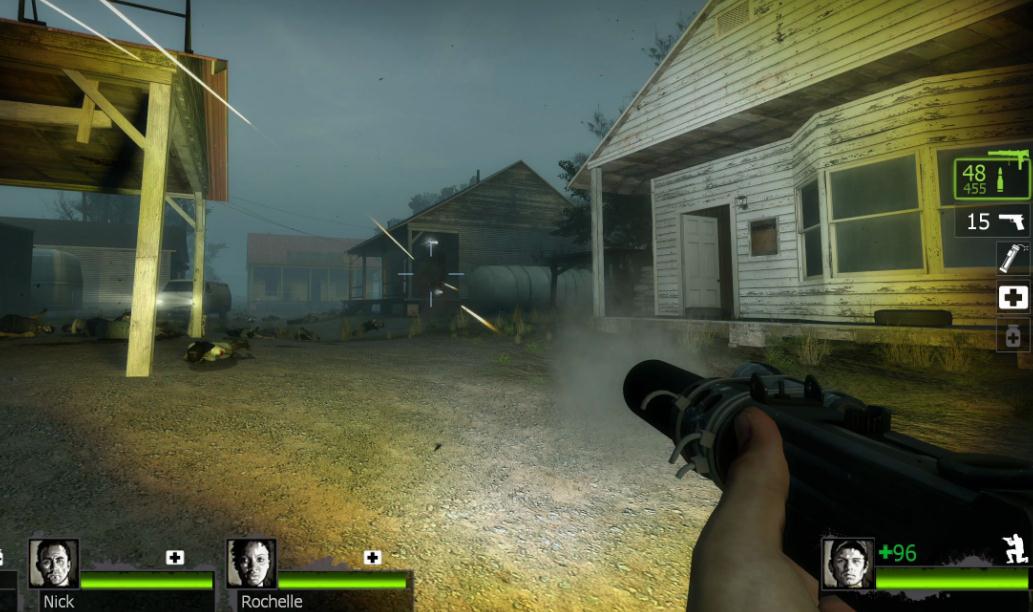The width and height of the screenshot is (1033, 612).
Task: Select the first aid kit slot
Action: click(x=1013, y=297)
